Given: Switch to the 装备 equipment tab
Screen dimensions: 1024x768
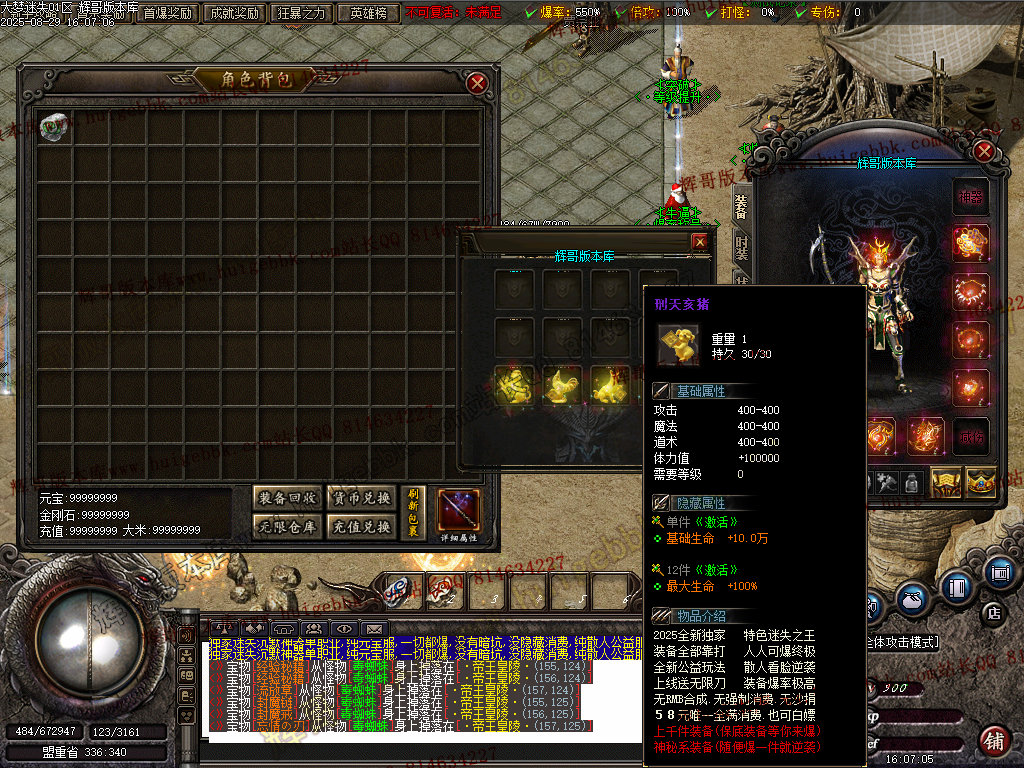Looking at the screenshot, I should (x=741, y=205).
